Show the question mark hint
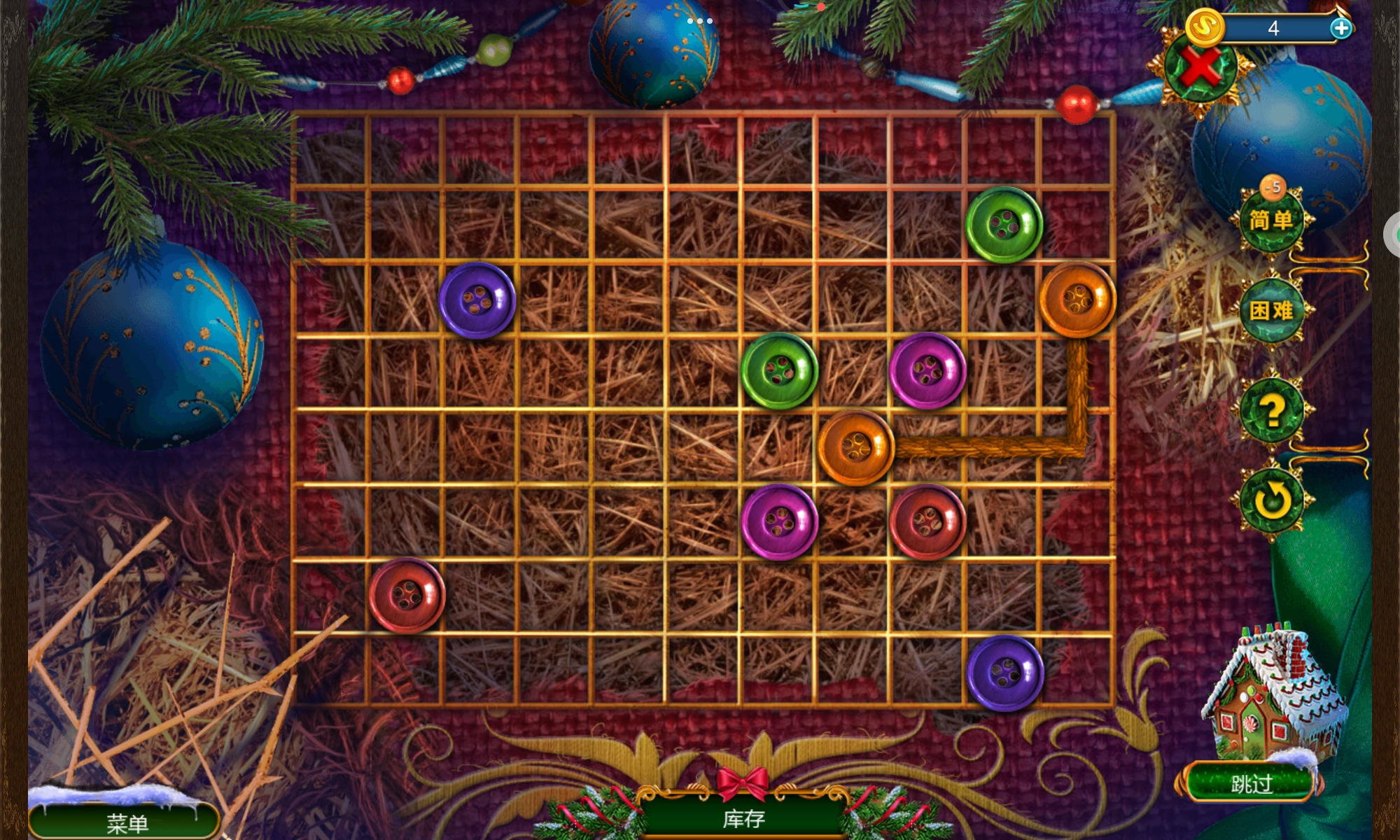This screenshot has height=840, width=1400. pyautogui.click(x=1271, y=411)
